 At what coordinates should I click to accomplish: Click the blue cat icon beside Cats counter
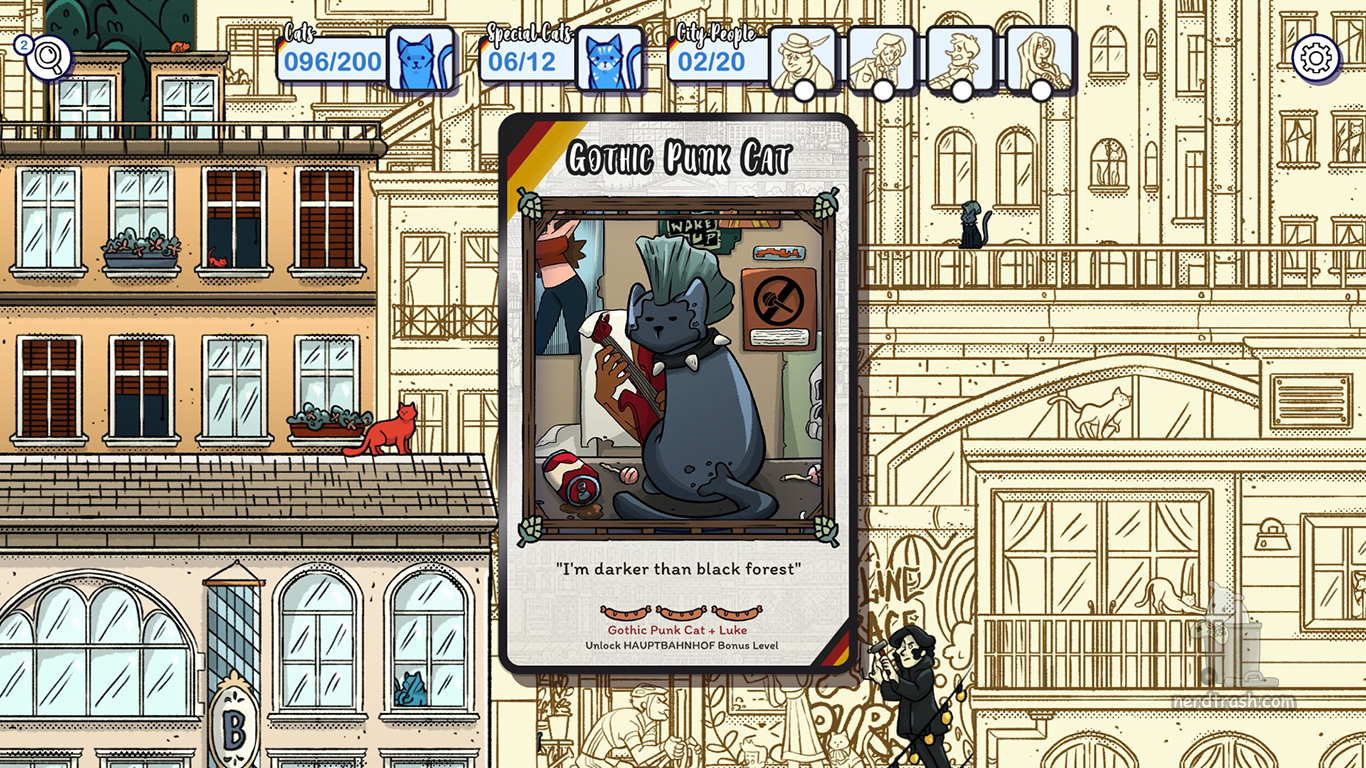[420, 59]
